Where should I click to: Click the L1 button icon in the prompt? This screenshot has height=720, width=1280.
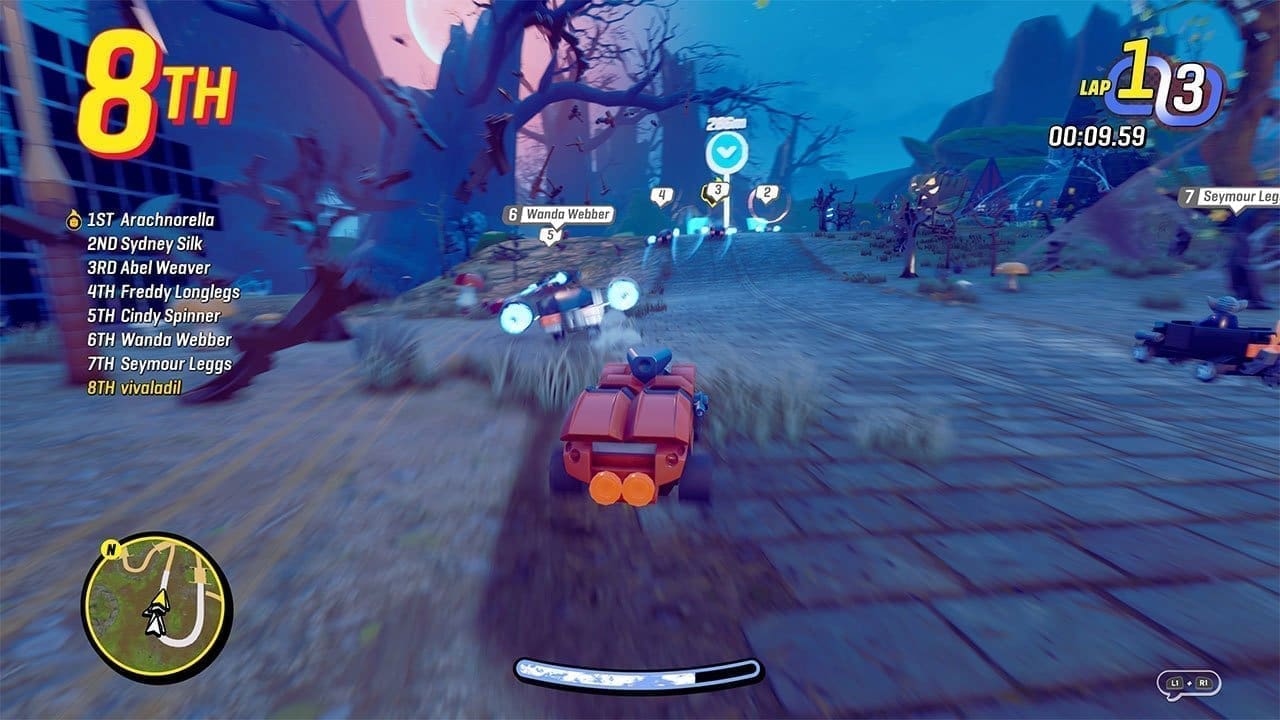[1176, 684]
